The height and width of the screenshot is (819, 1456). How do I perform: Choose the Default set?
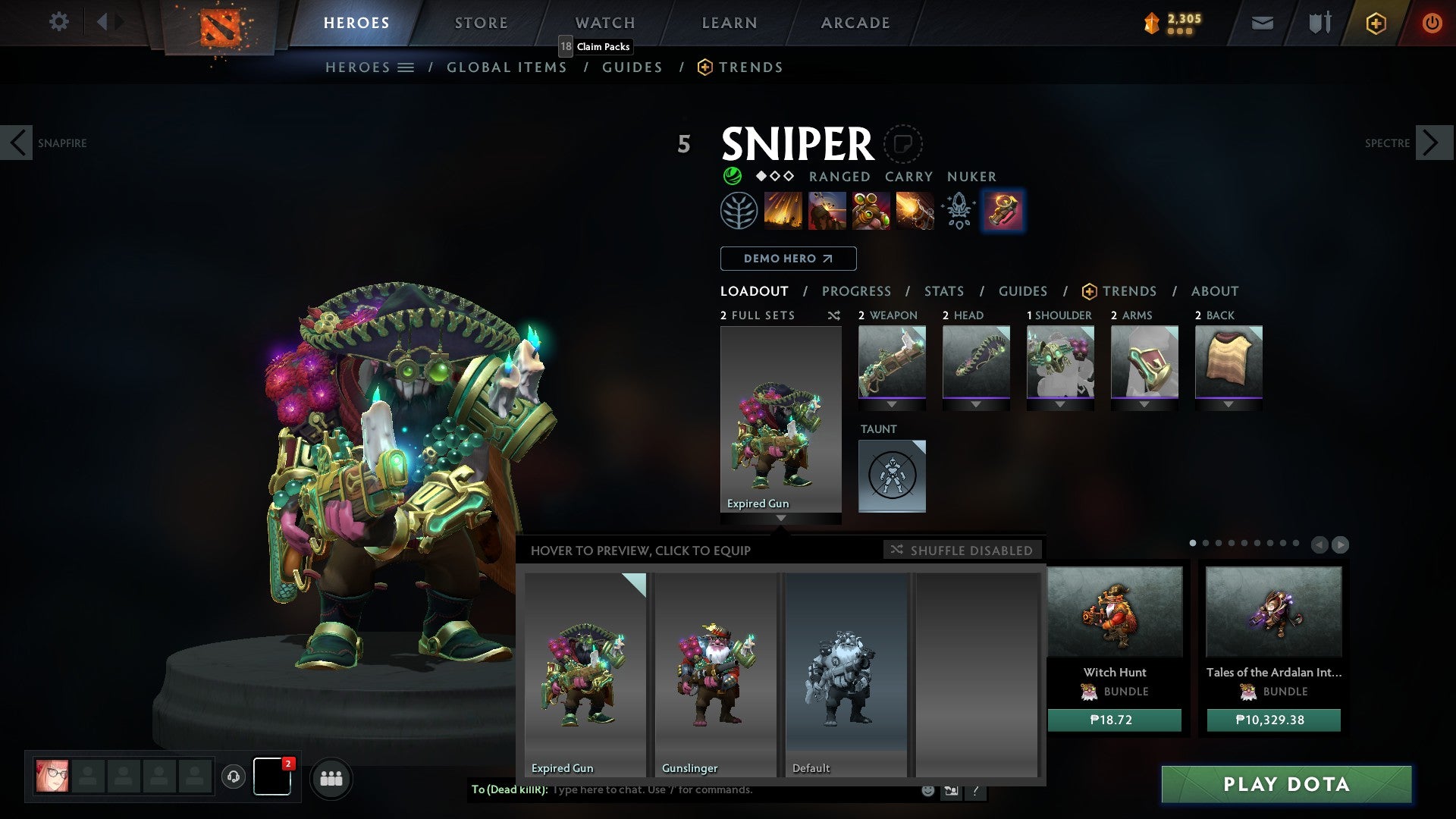click(x=846, y=674)
